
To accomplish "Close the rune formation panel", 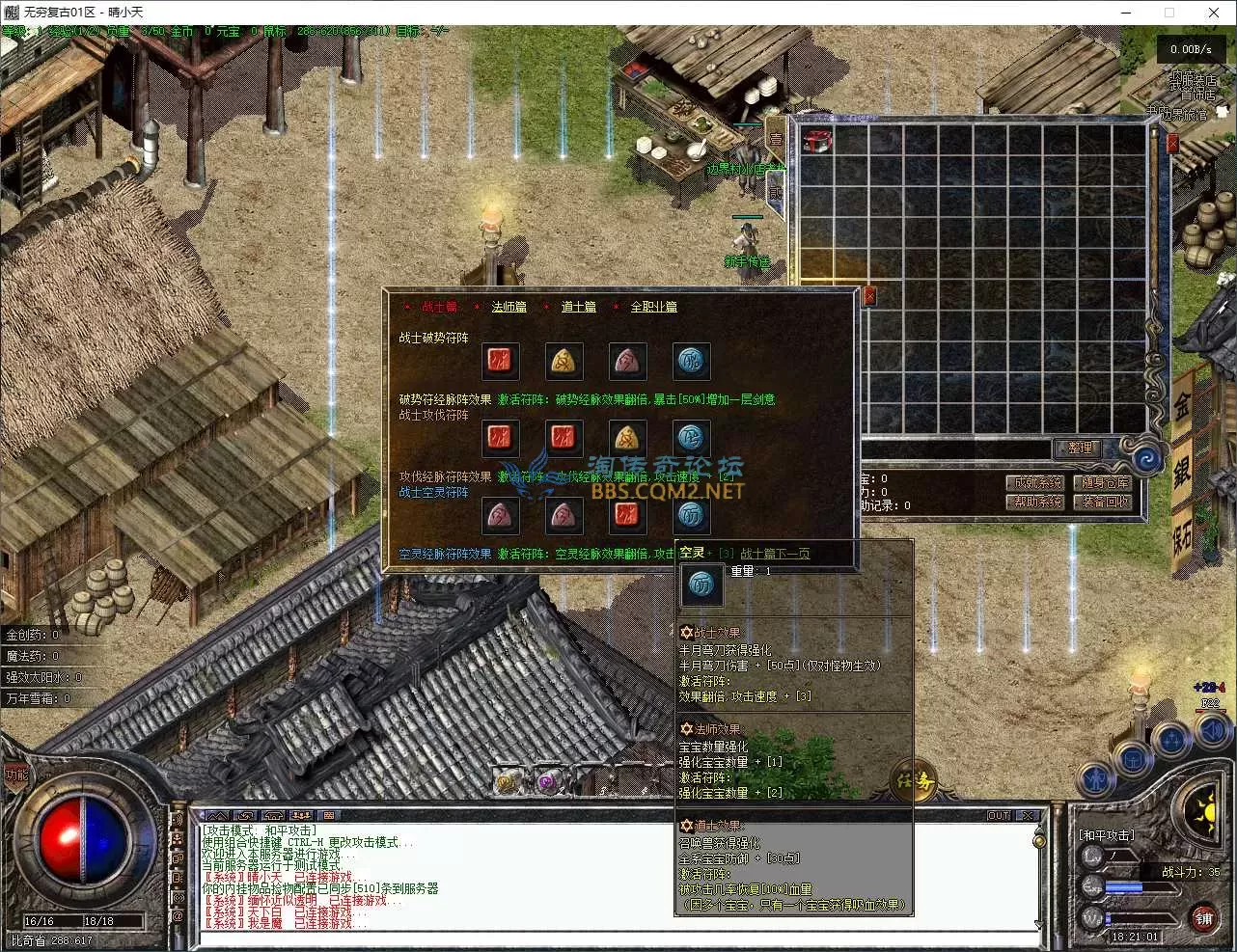I will 868,296.
